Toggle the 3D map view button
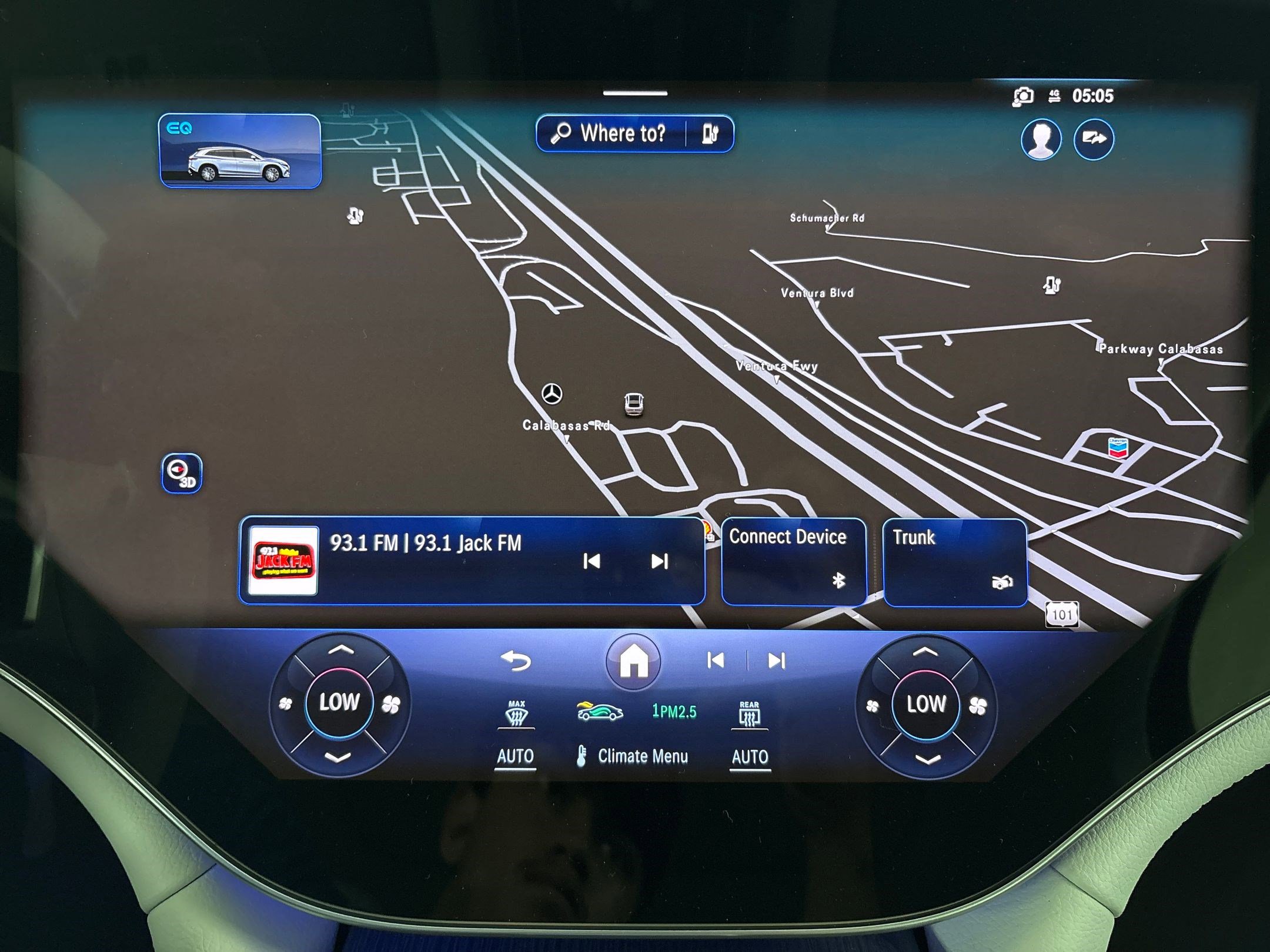1270x952 pixels. point(182,473)
